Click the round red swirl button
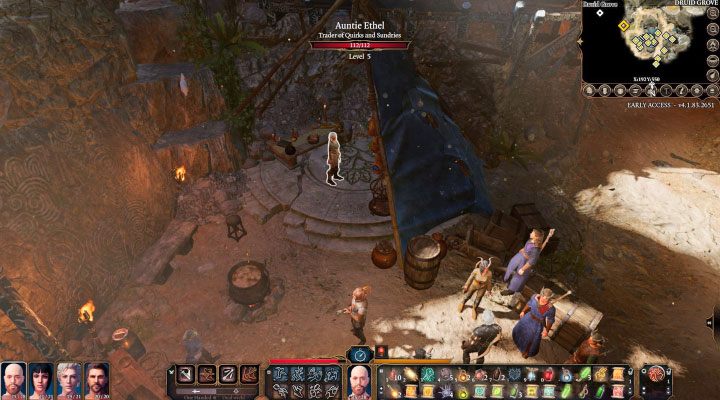This screenshot has width=720, height=400. pos(656,374)
